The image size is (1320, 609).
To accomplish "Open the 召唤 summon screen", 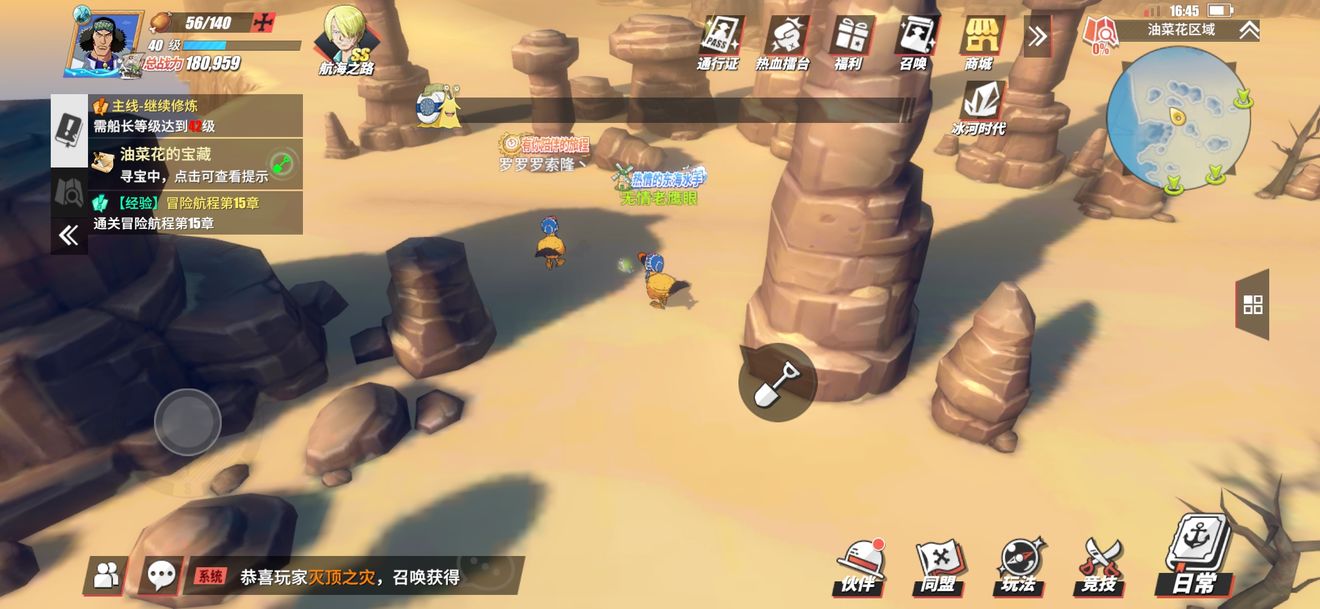I will pyautogui.click(x=915, y=42).
